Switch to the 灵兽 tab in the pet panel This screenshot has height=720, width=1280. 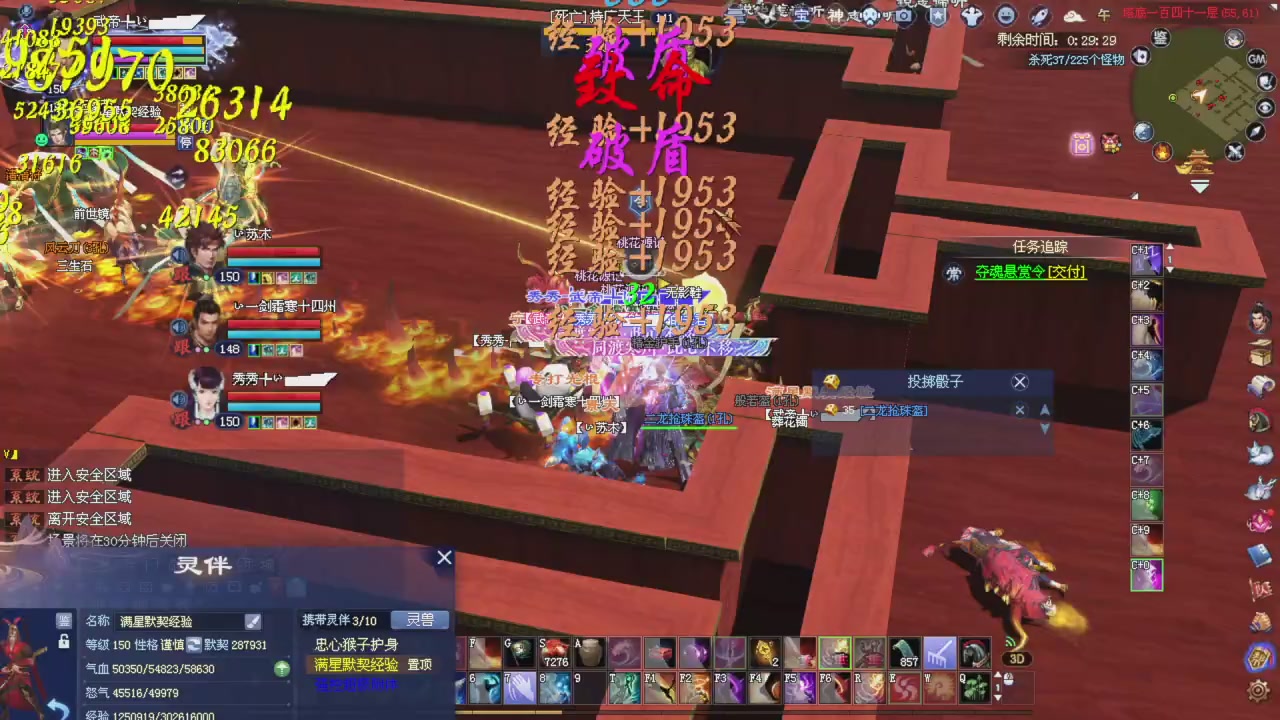coord(420,621)
